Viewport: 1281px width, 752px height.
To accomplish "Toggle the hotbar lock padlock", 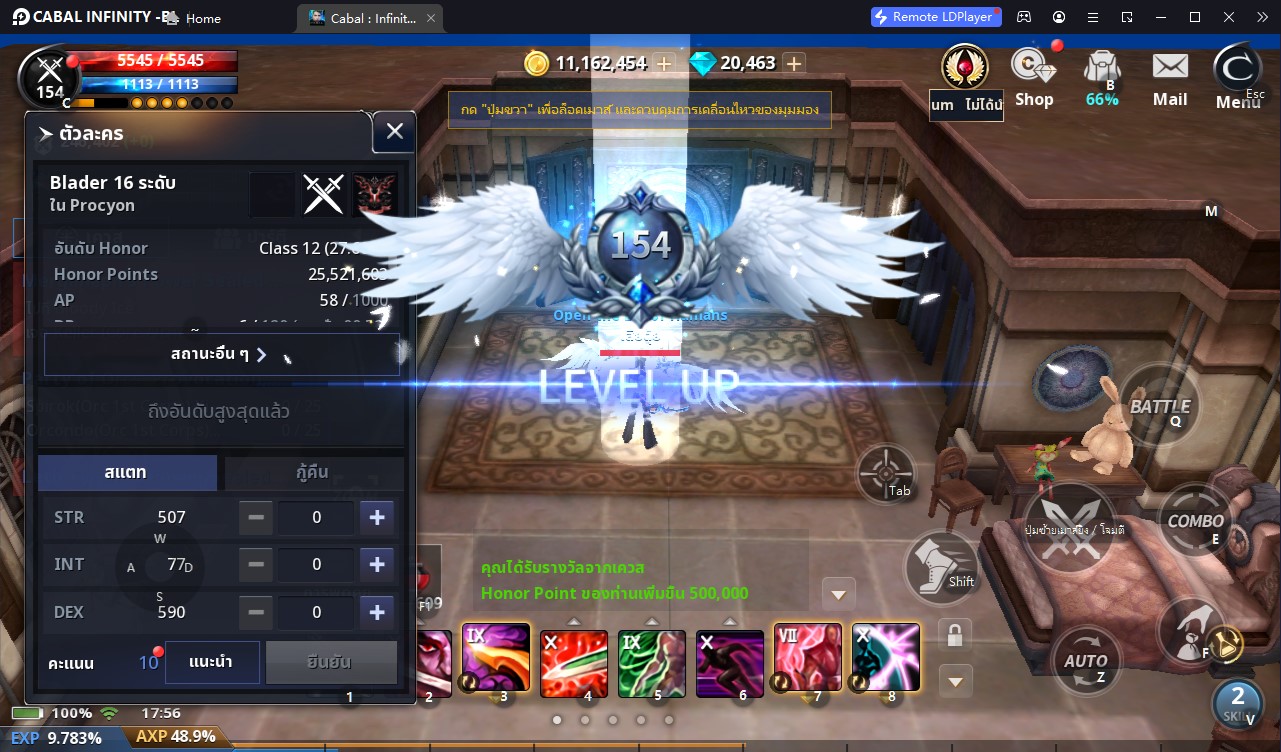I will (954, 633).
